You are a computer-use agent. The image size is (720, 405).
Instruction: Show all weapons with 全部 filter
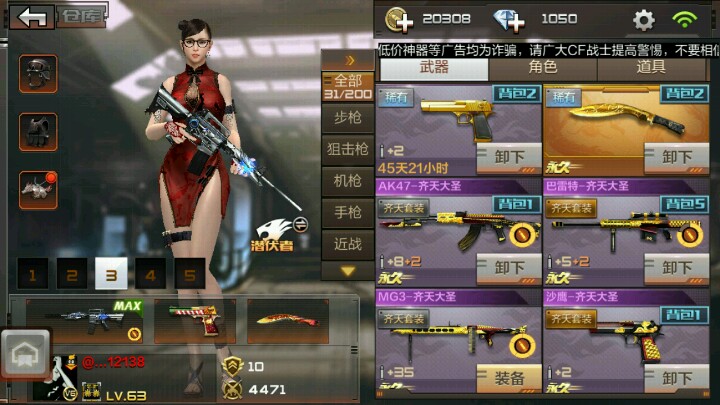(x=347, y=87)
